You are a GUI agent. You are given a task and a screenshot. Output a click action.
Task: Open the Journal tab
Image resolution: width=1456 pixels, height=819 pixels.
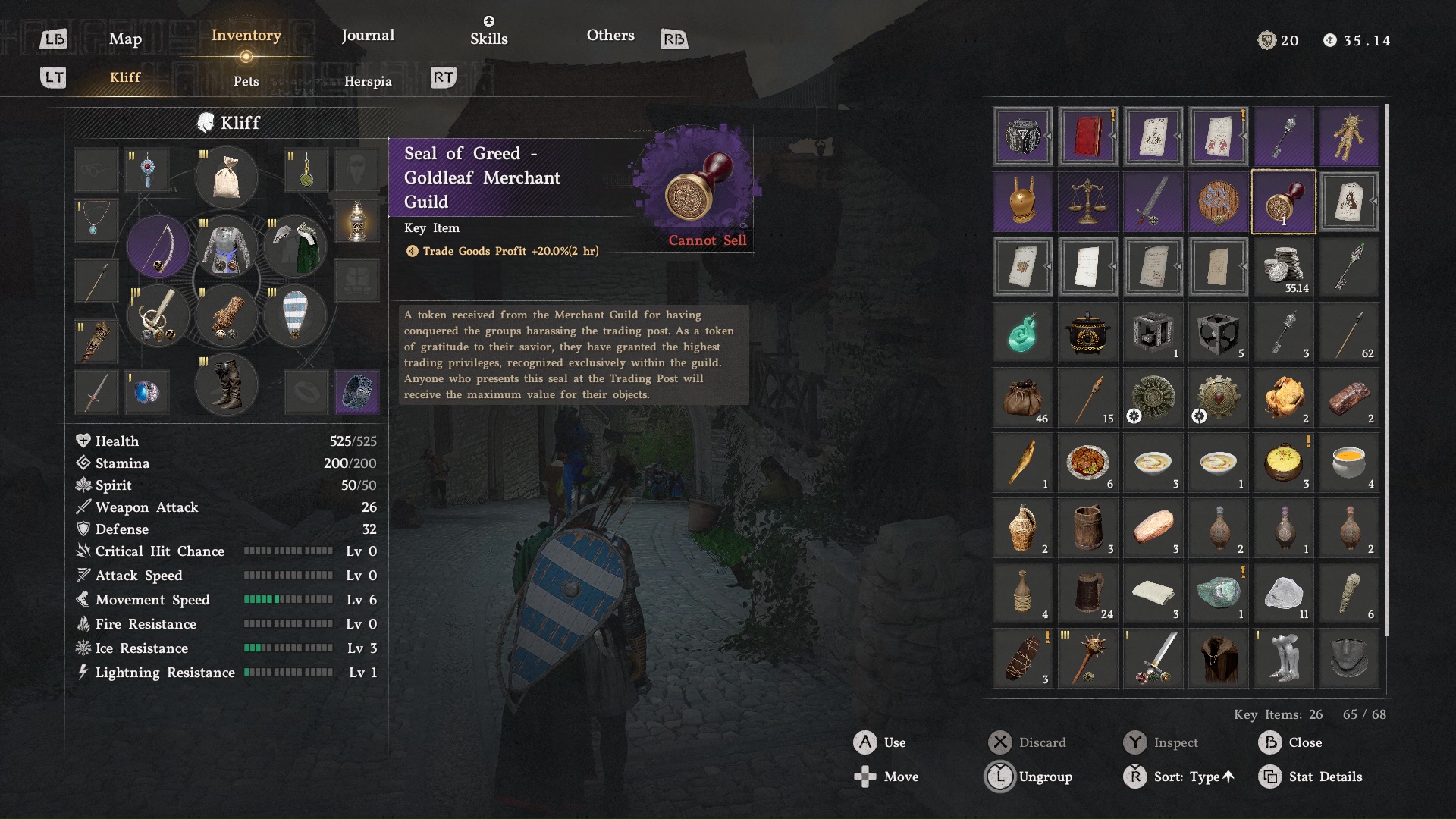coord(368,36)
